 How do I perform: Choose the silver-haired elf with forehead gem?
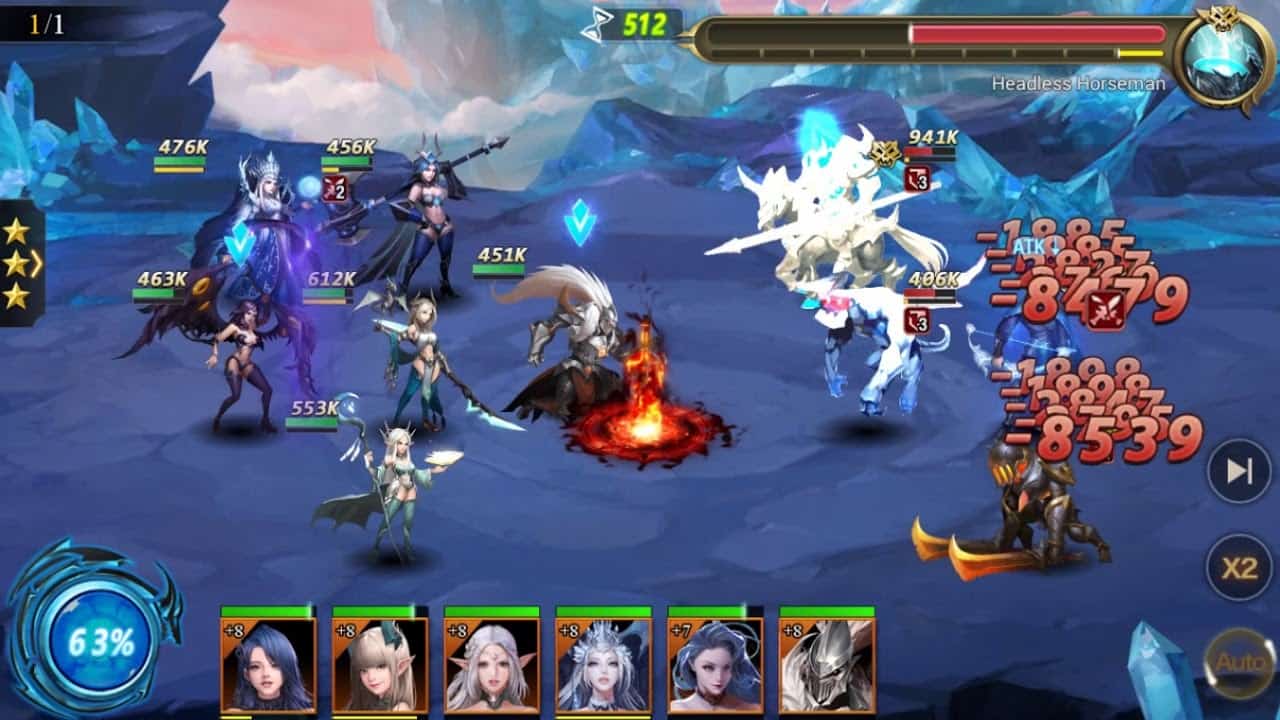pyautogui.click(x=491, y=664)
